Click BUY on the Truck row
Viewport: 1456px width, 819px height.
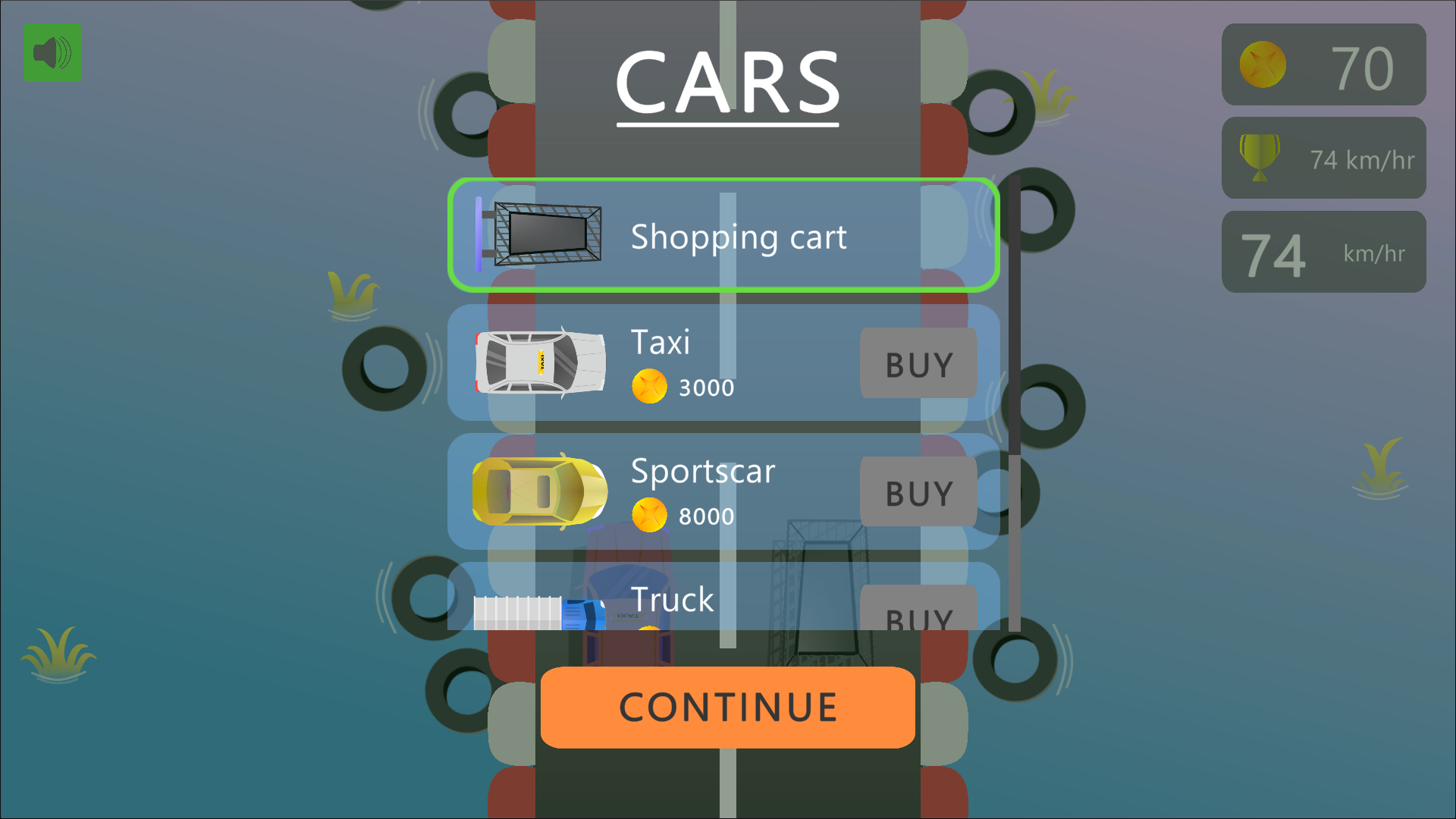[x=918, y=616]
